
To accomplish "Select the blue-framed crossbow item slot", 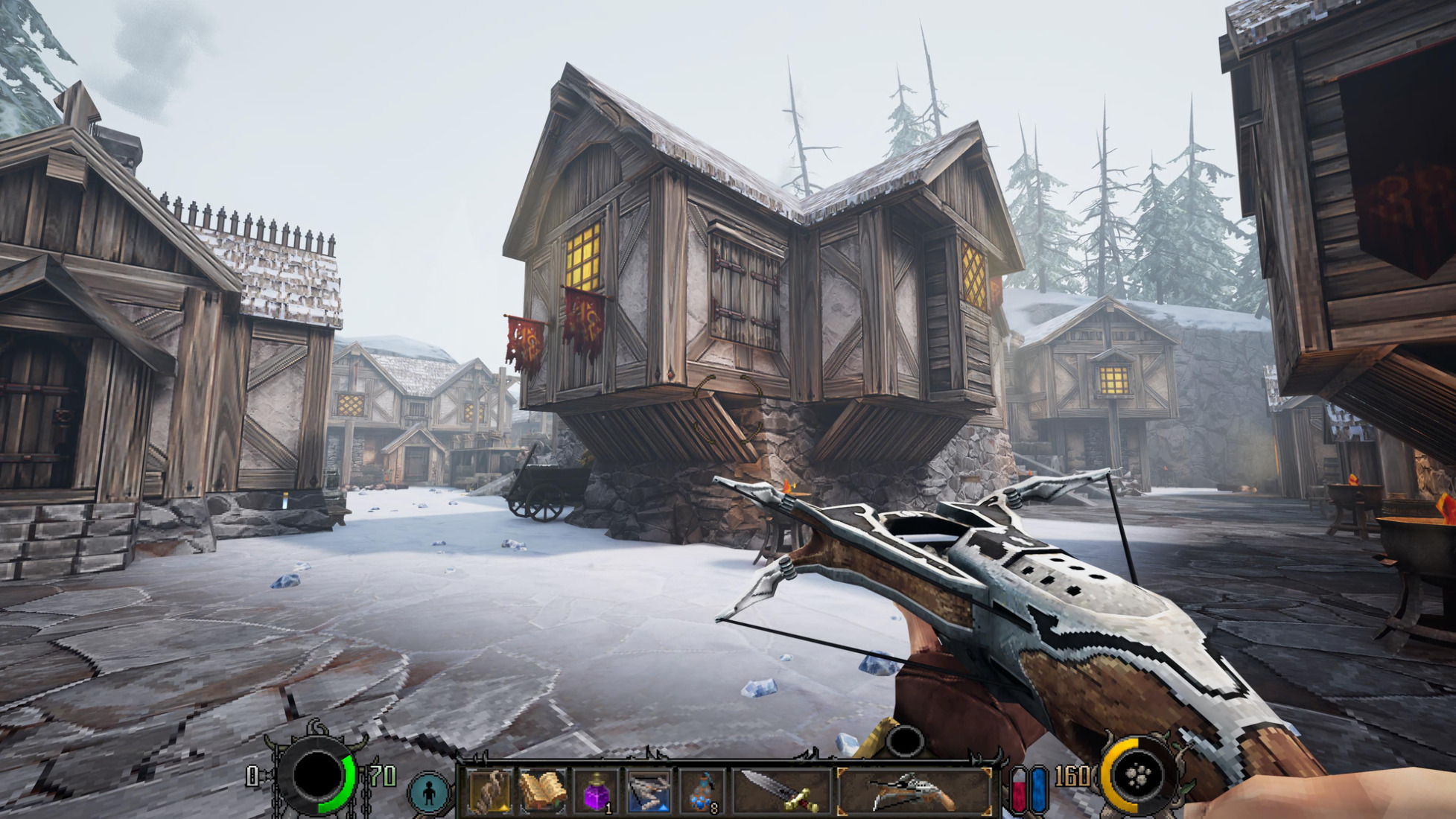I will click(649, 791).
